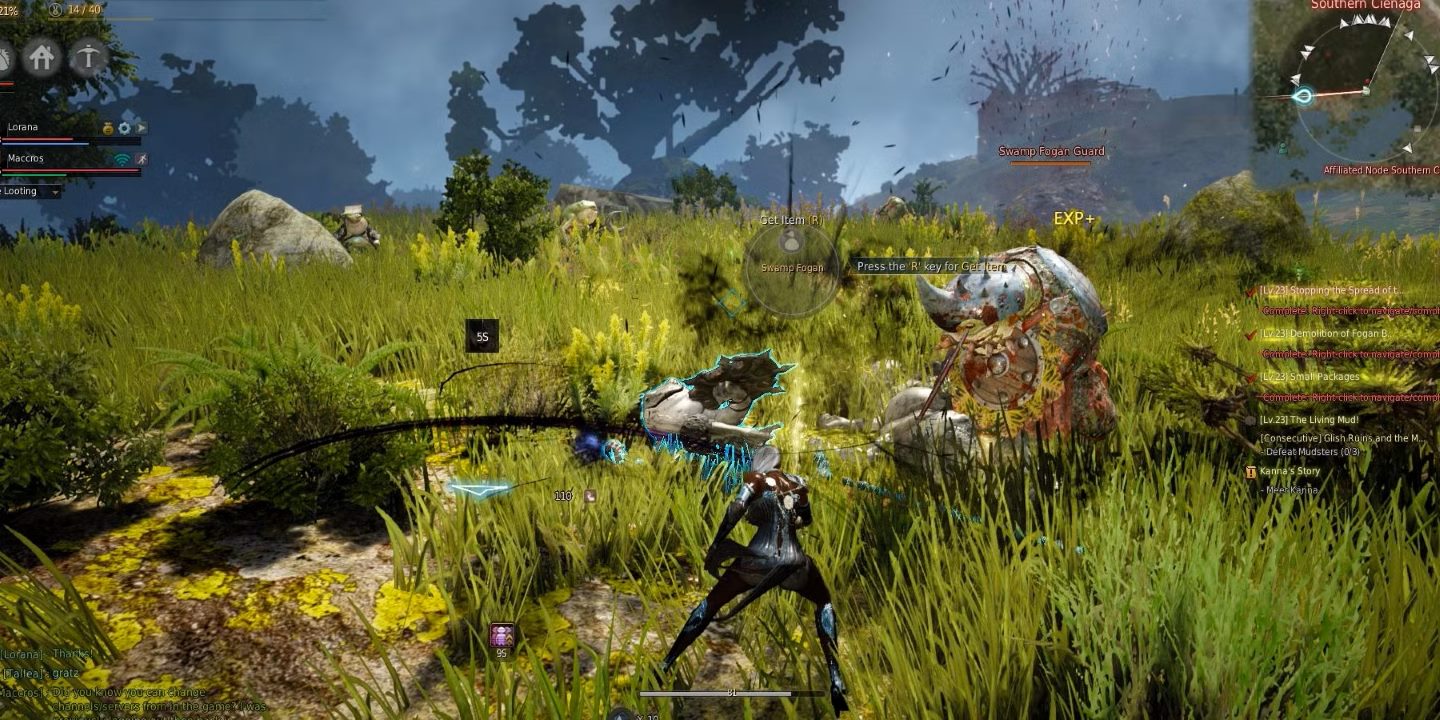Select The Living Mud! quest title
This screenshot has height=720, width=1440.
(1308, 420)
